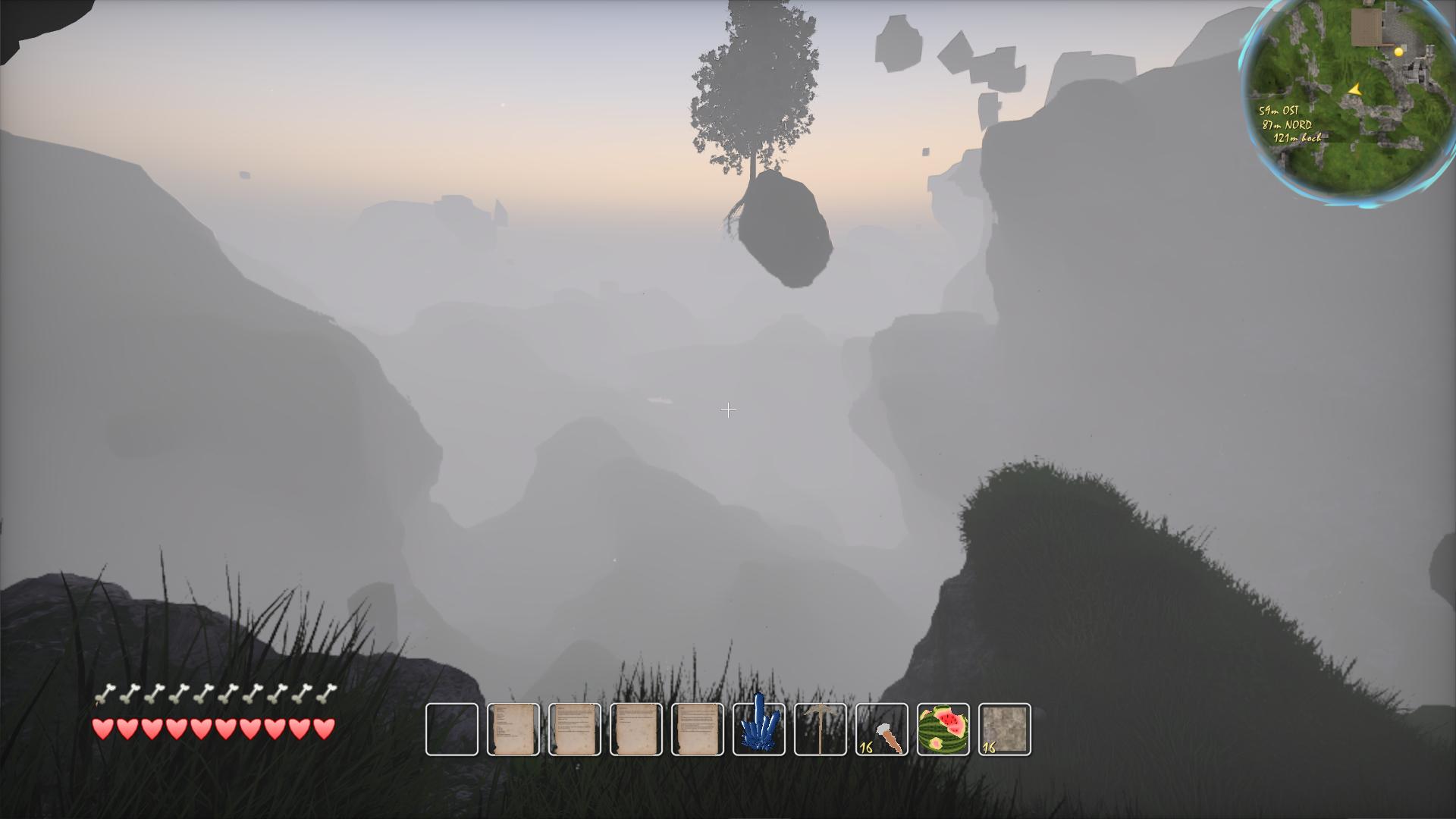
Task: Select the watermelon hotbar slot
Action: pyautogui.click(x=943, y=730)
